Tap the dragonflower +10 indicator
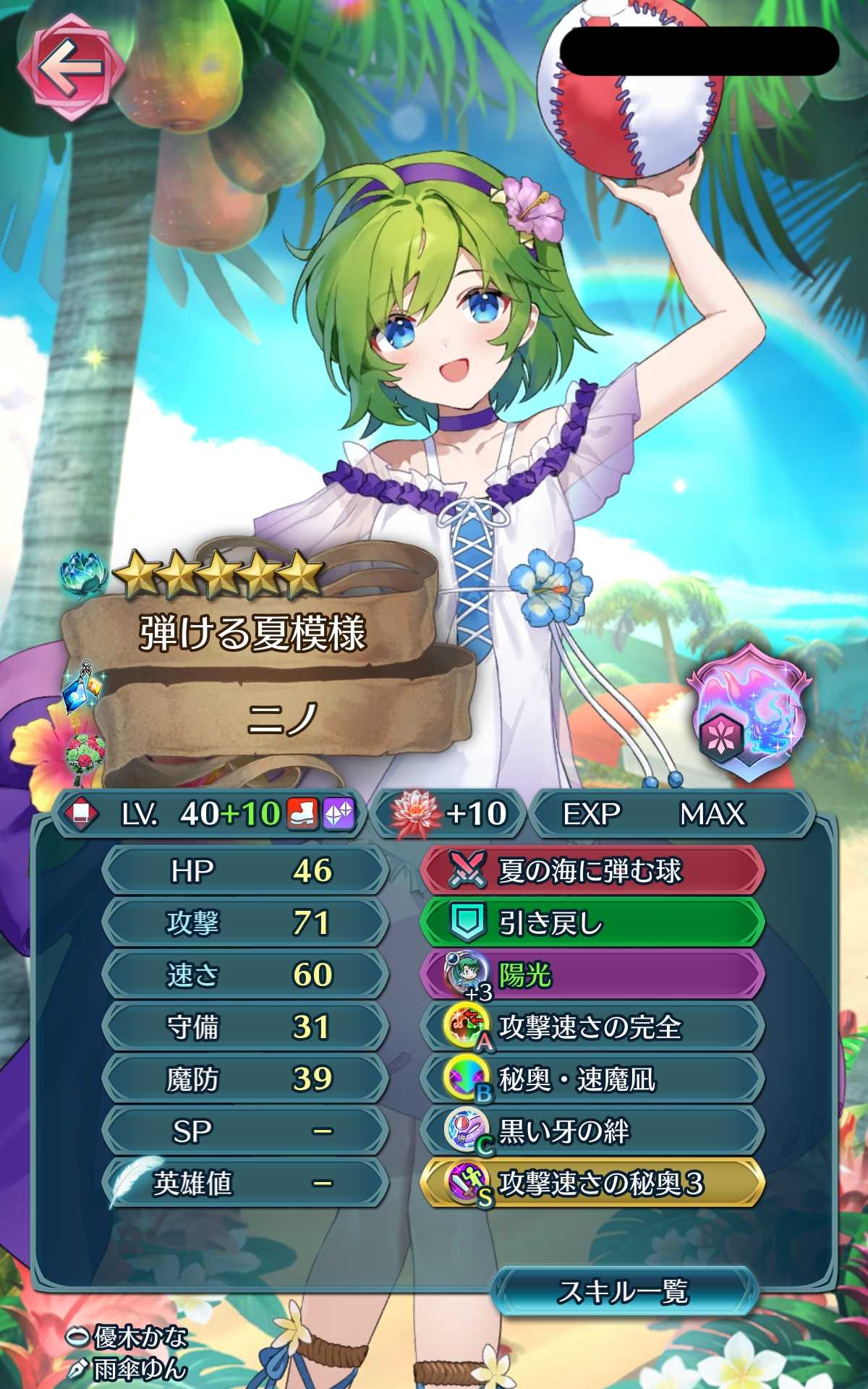The height and width of the screenshot is (1389, 868). (x=448, y=814)
